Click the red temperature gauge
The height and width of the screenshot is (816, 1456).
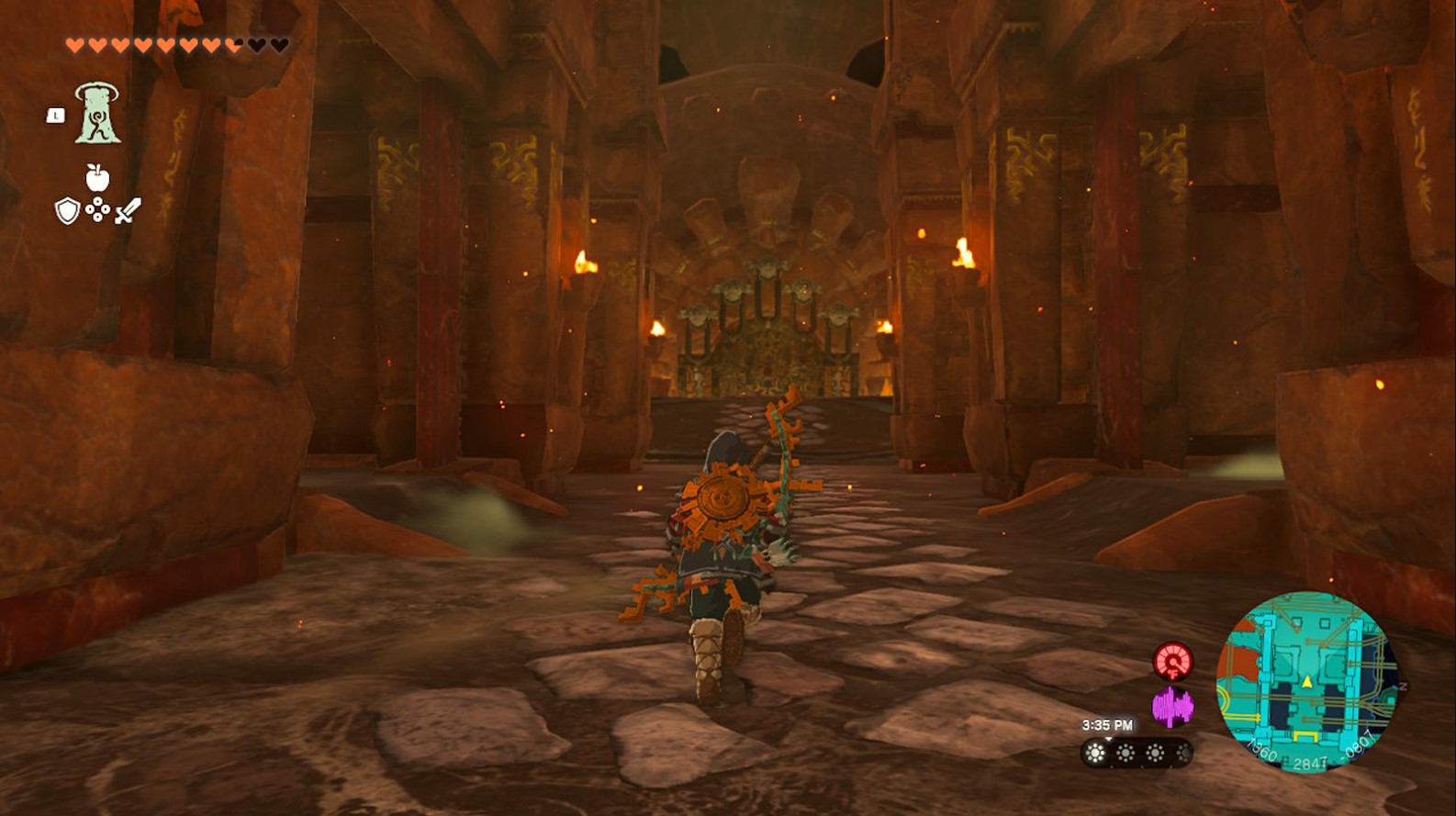pos(1174,662)
